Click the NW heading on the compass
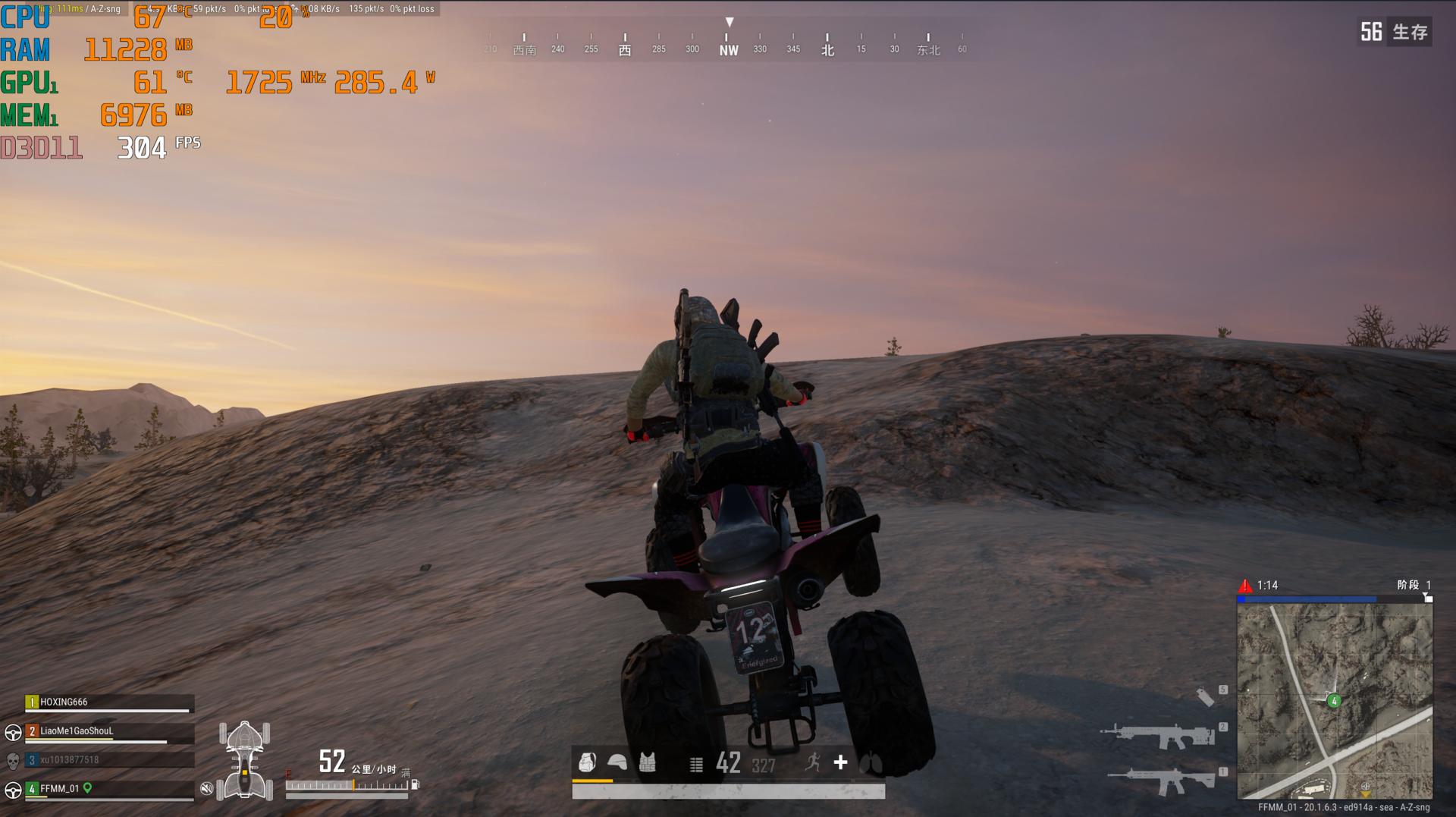The width and height of the screenshot is (1456, 817). pos(728,50)
